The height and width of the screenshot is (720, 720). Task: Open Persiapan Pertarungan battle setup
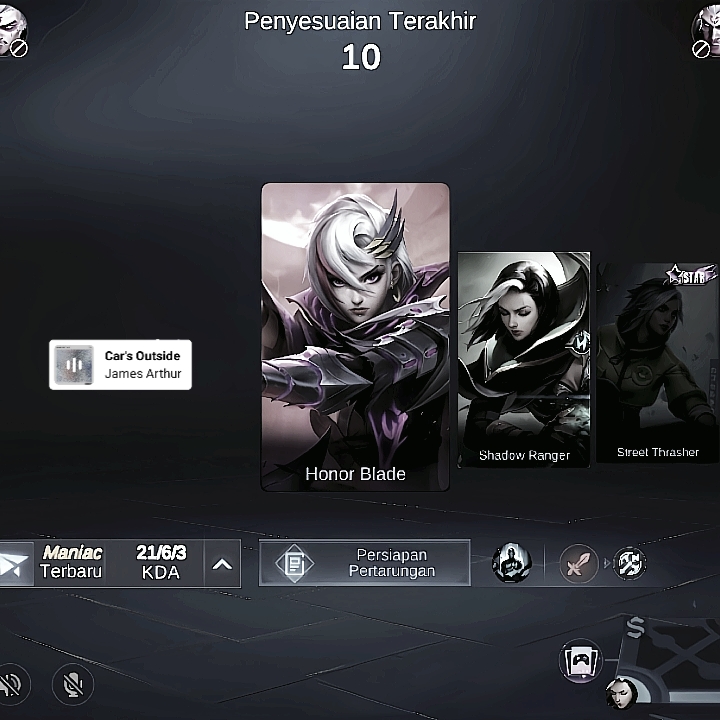(365, 563)
